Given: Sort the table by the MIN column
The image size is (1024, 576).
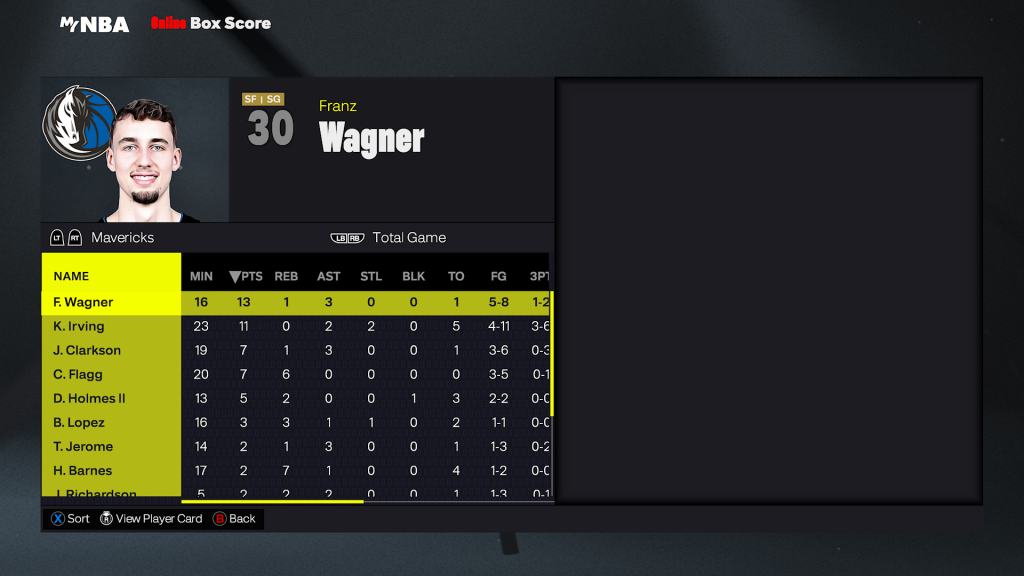Looking at the screenshot, I should click(x=201, y=276).
